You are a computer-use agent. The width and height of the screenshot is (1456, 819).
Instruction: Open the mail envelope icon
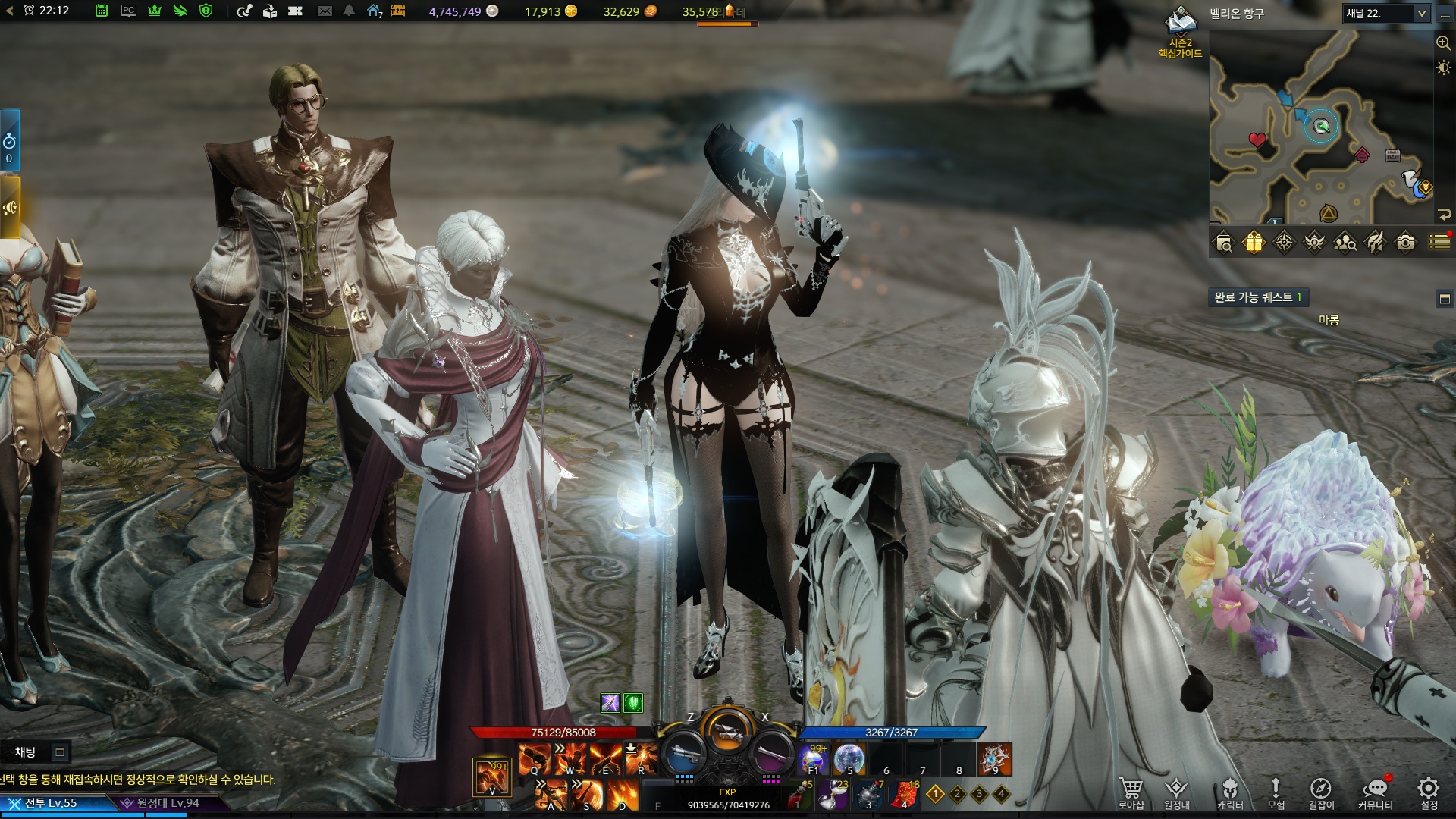(325, 11)
